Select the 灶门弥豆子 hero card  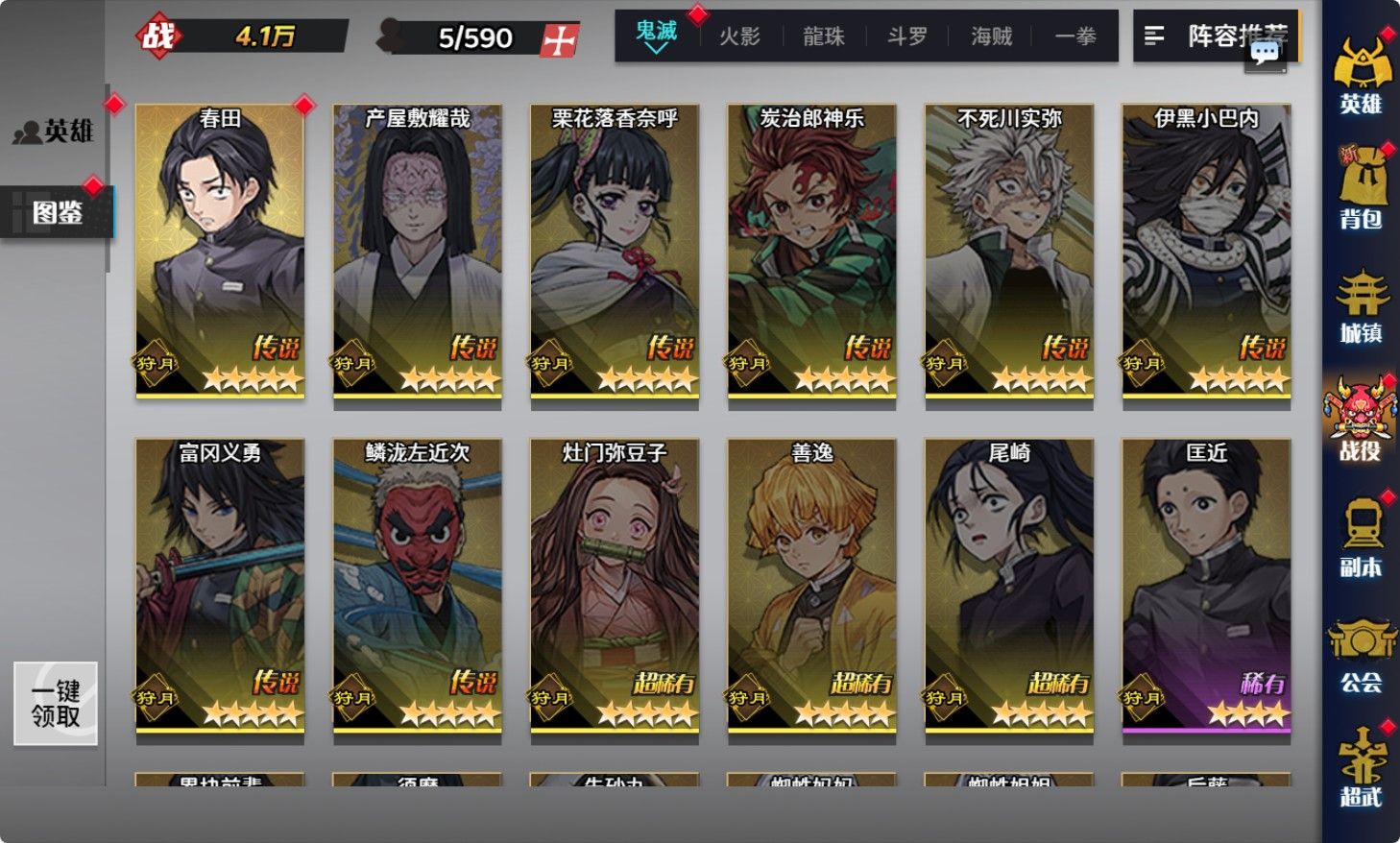coord(615,584)
